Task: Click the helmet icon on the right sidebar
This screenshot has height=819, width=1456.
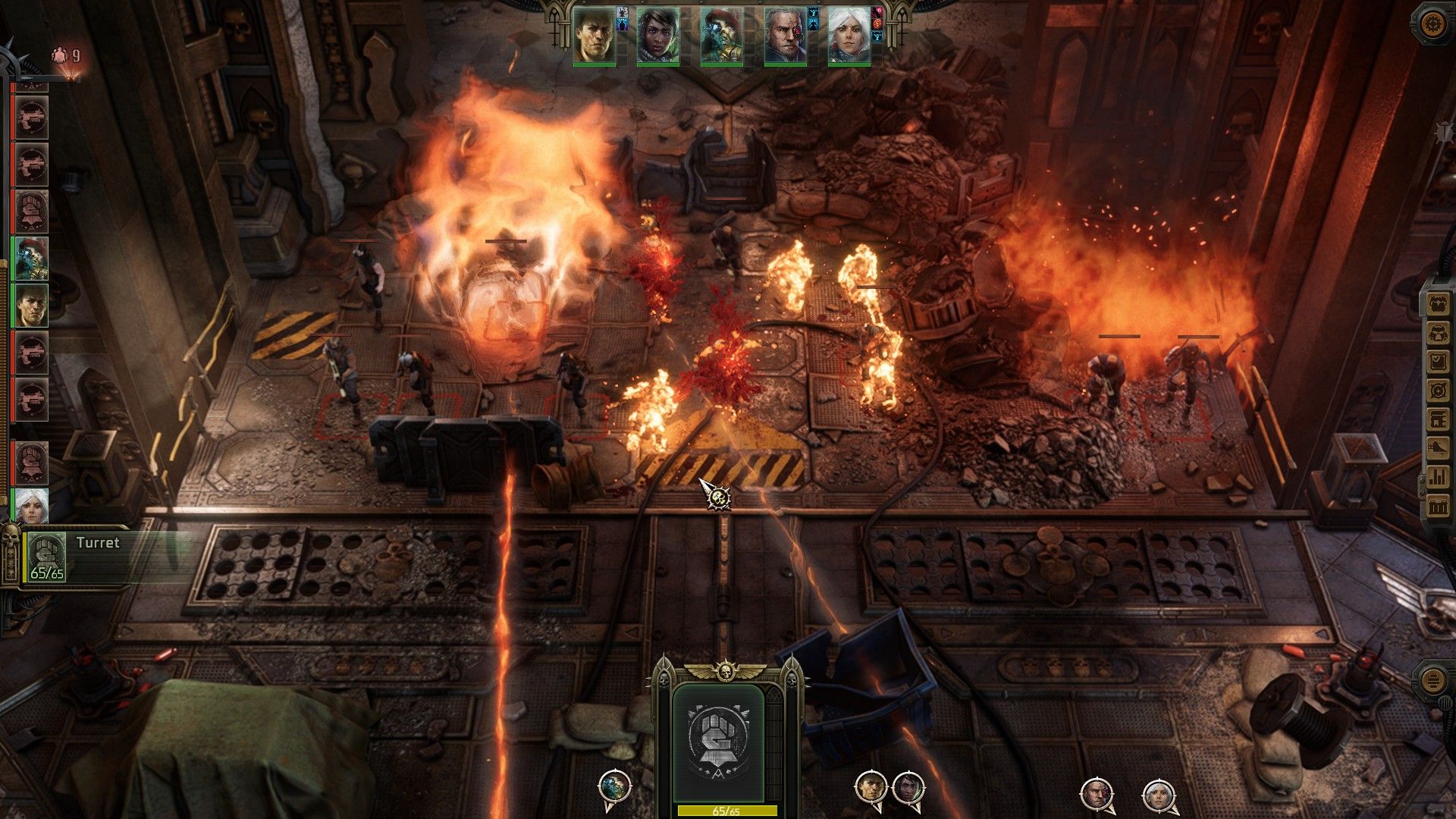Action: tap(1438, 332)
